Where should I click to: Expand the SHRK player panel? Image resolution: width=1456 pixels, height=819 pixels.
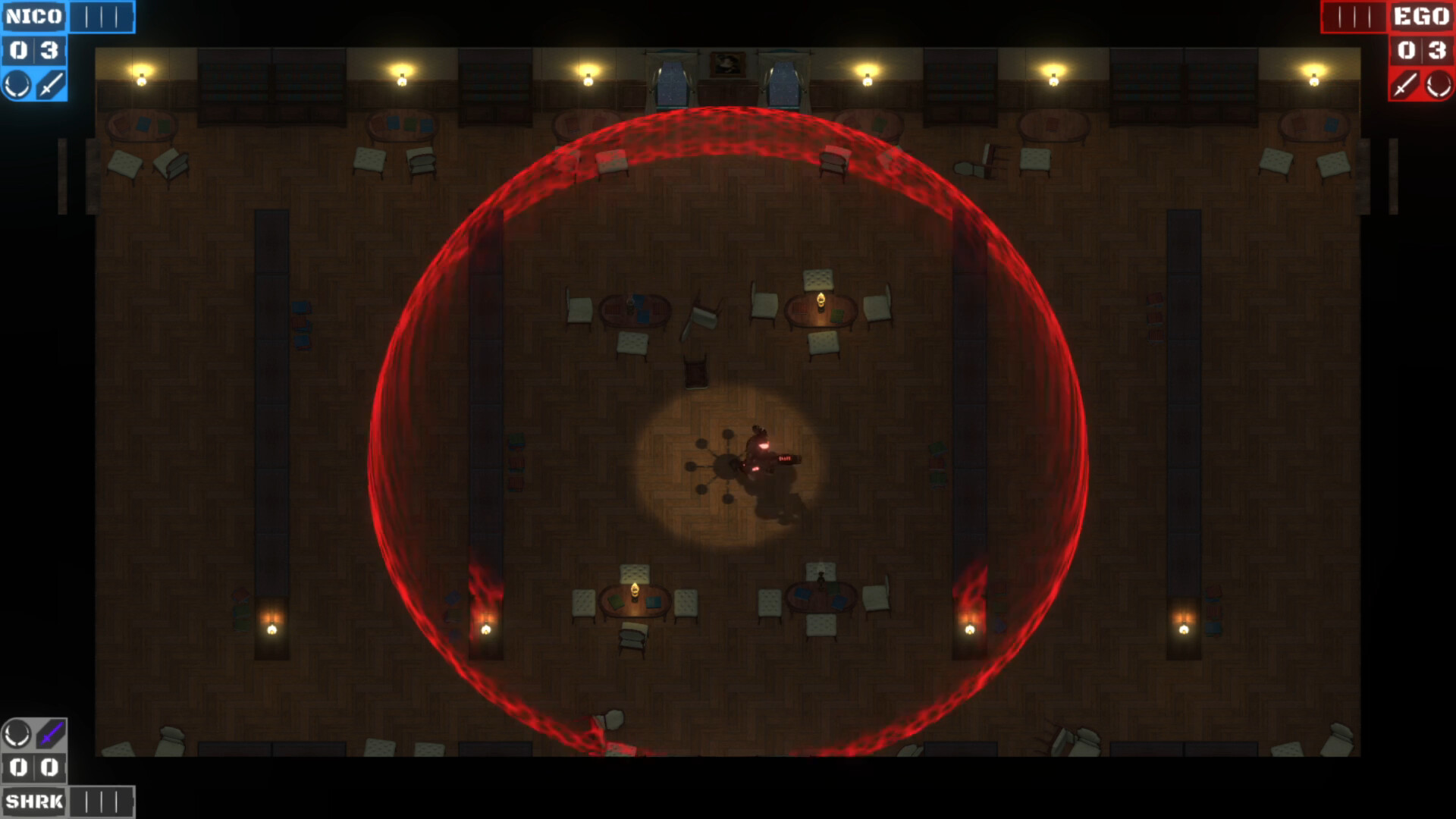coord(34,767)
